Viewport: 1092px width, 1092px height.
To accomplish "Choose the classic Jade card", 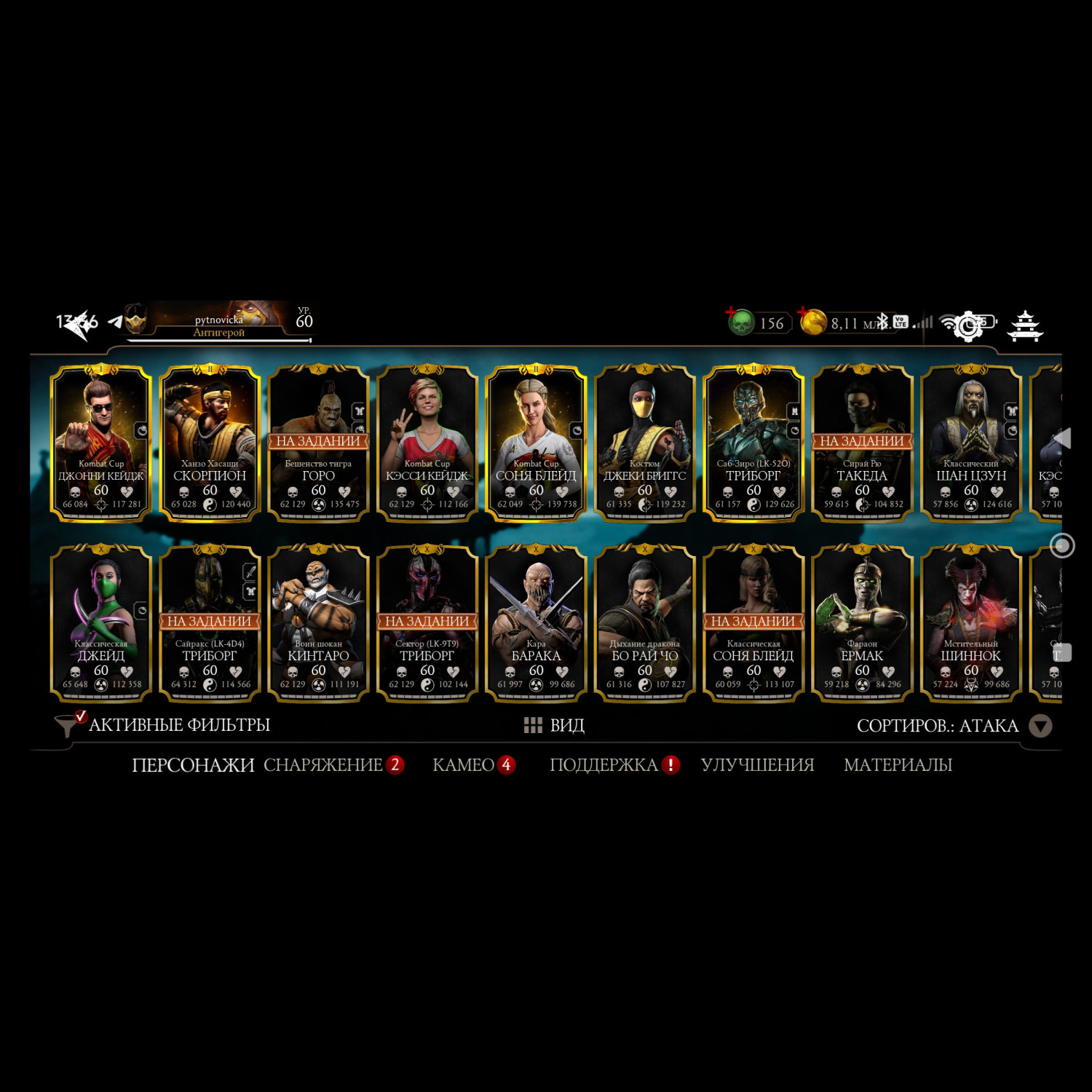I will click(100, 622).
